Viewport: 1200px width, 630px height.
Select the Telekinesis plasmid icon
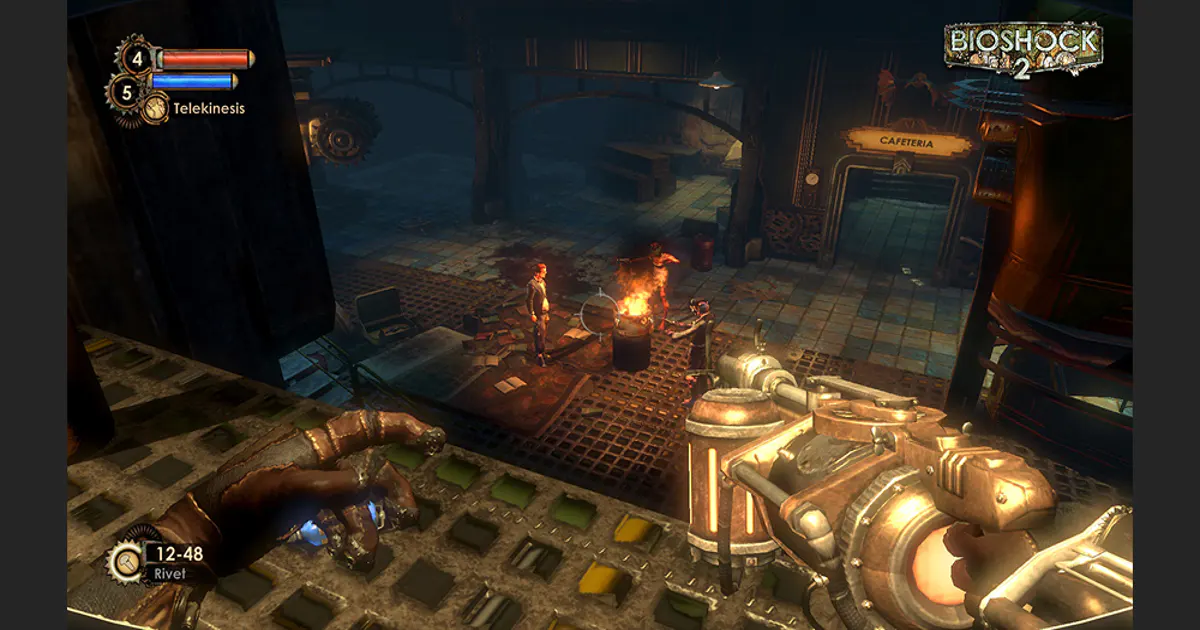(154, 108)
